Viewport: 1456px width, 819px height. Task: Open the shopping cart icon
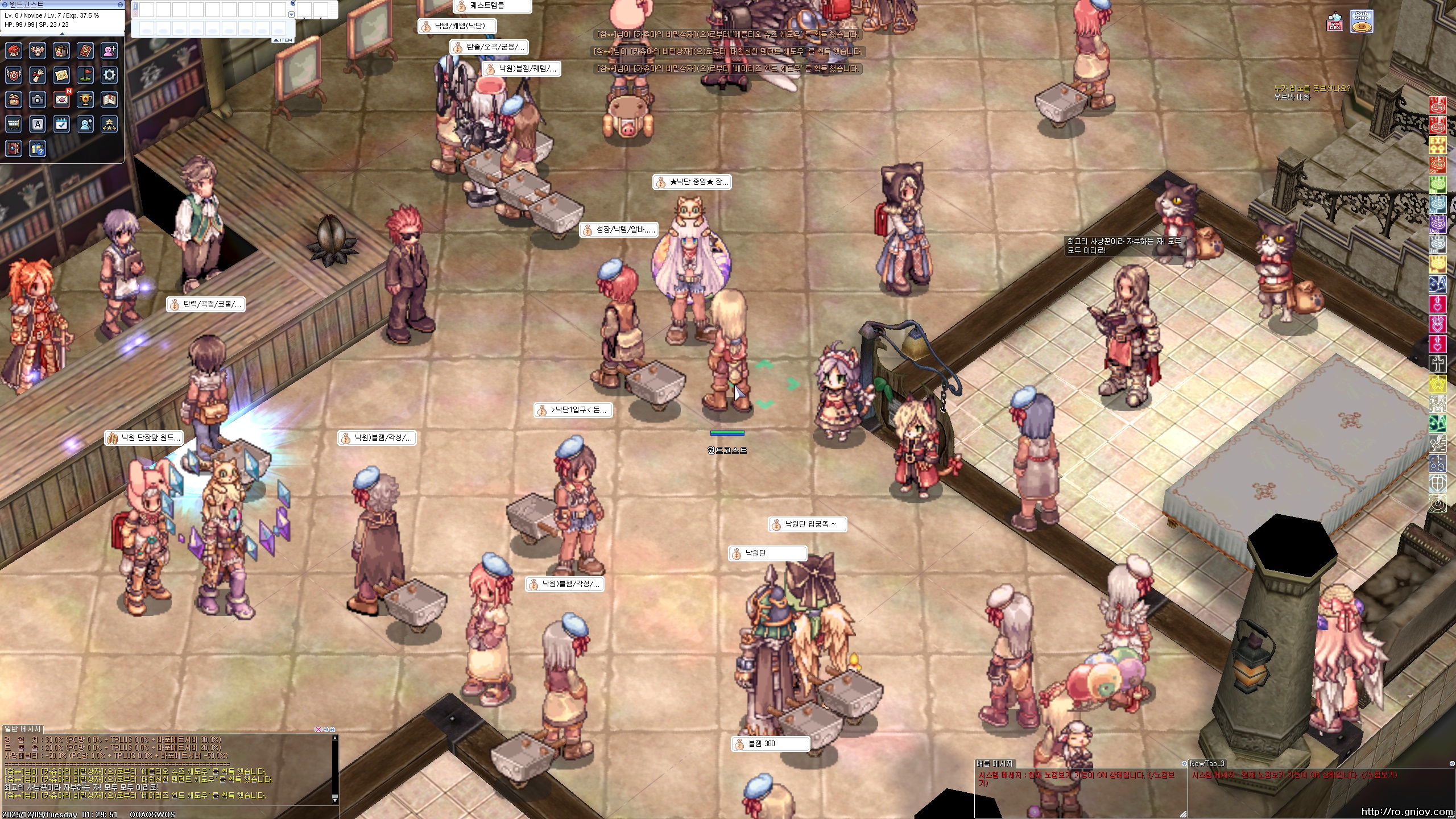pyautogui.click(x=14, y=124)
